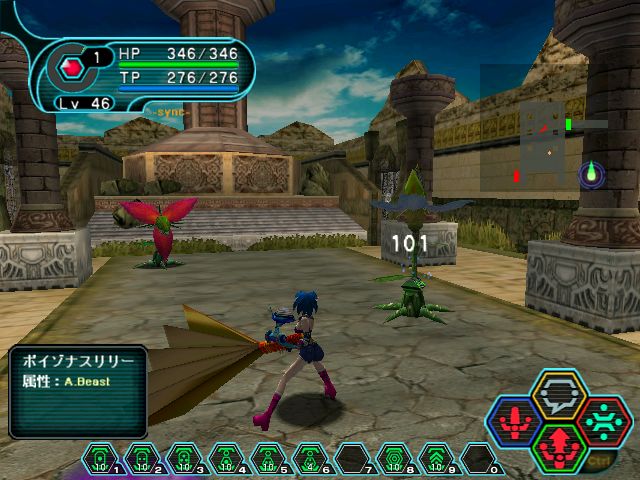Select the chevron arrows icon in slot 9

pyautogui.click(x=436, y=460)
